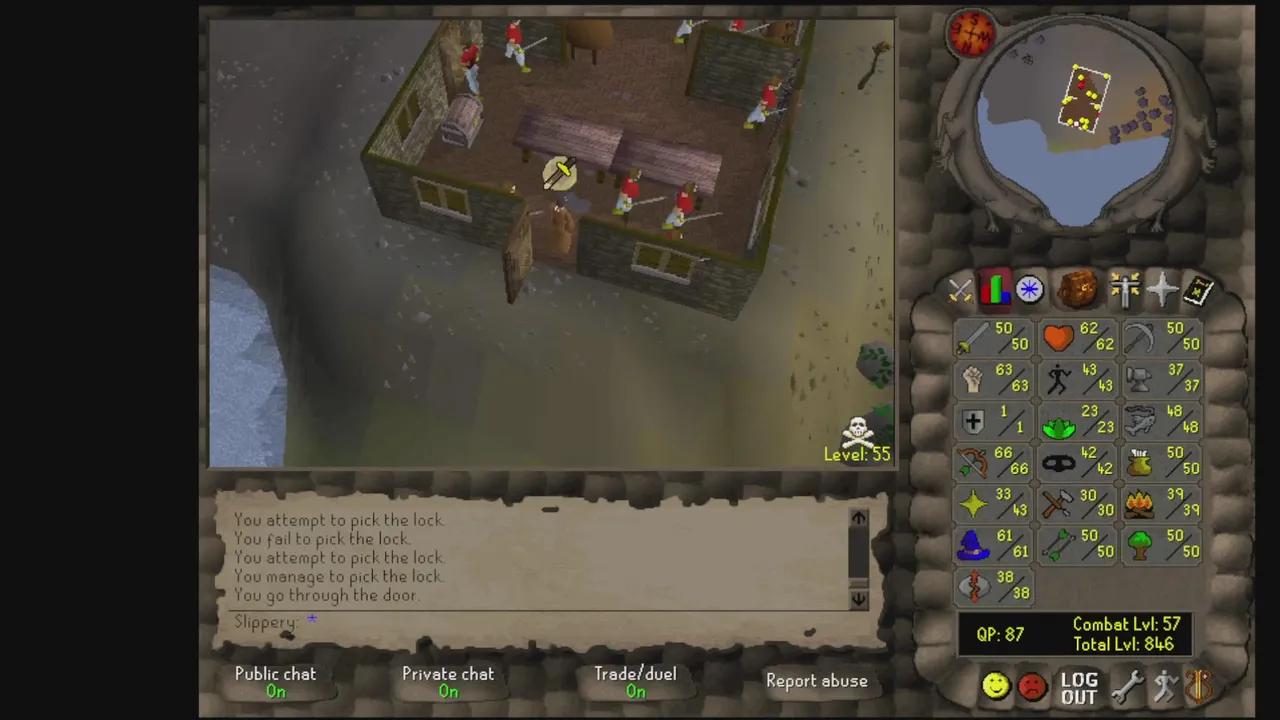1280x720 pixels.
Task: Click the Report abuse button
Action: pos(817,681)
